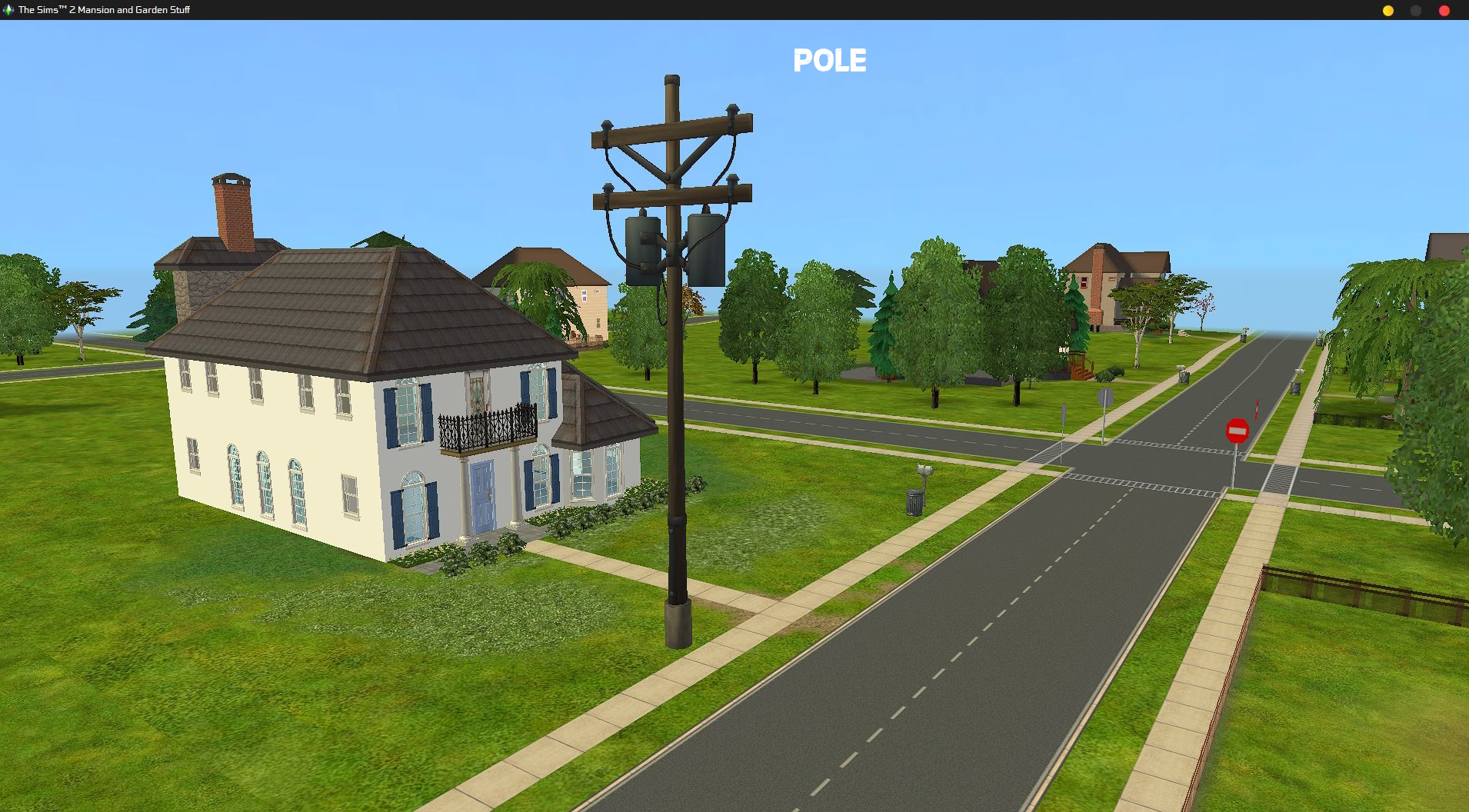Select the trash can near the road
The height and width of the screenshot is (812, 1469).
click(x=914, y=500)
